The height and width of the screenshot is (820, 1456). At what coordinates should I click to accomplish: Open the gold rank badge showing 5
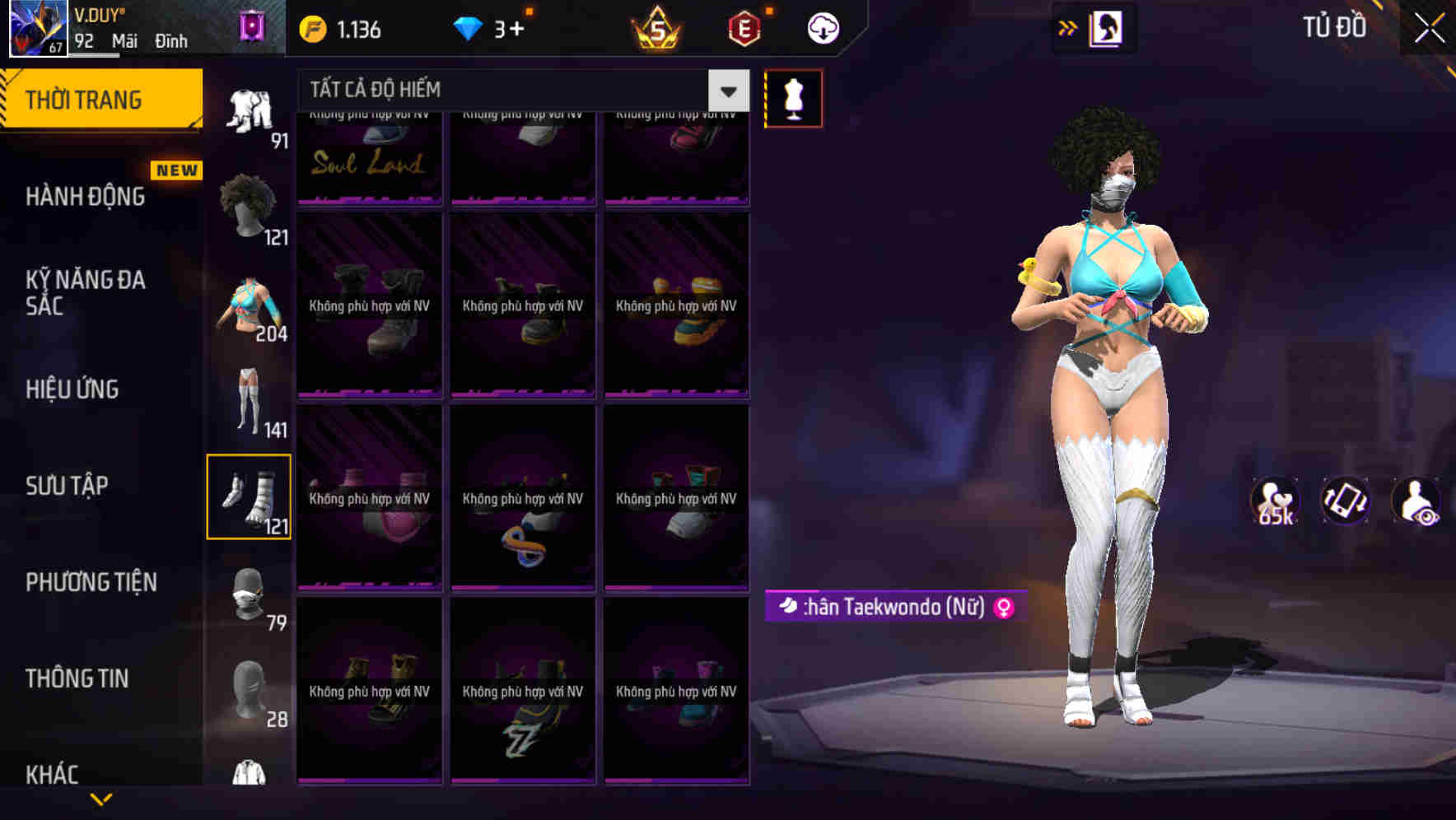(655, 29)
